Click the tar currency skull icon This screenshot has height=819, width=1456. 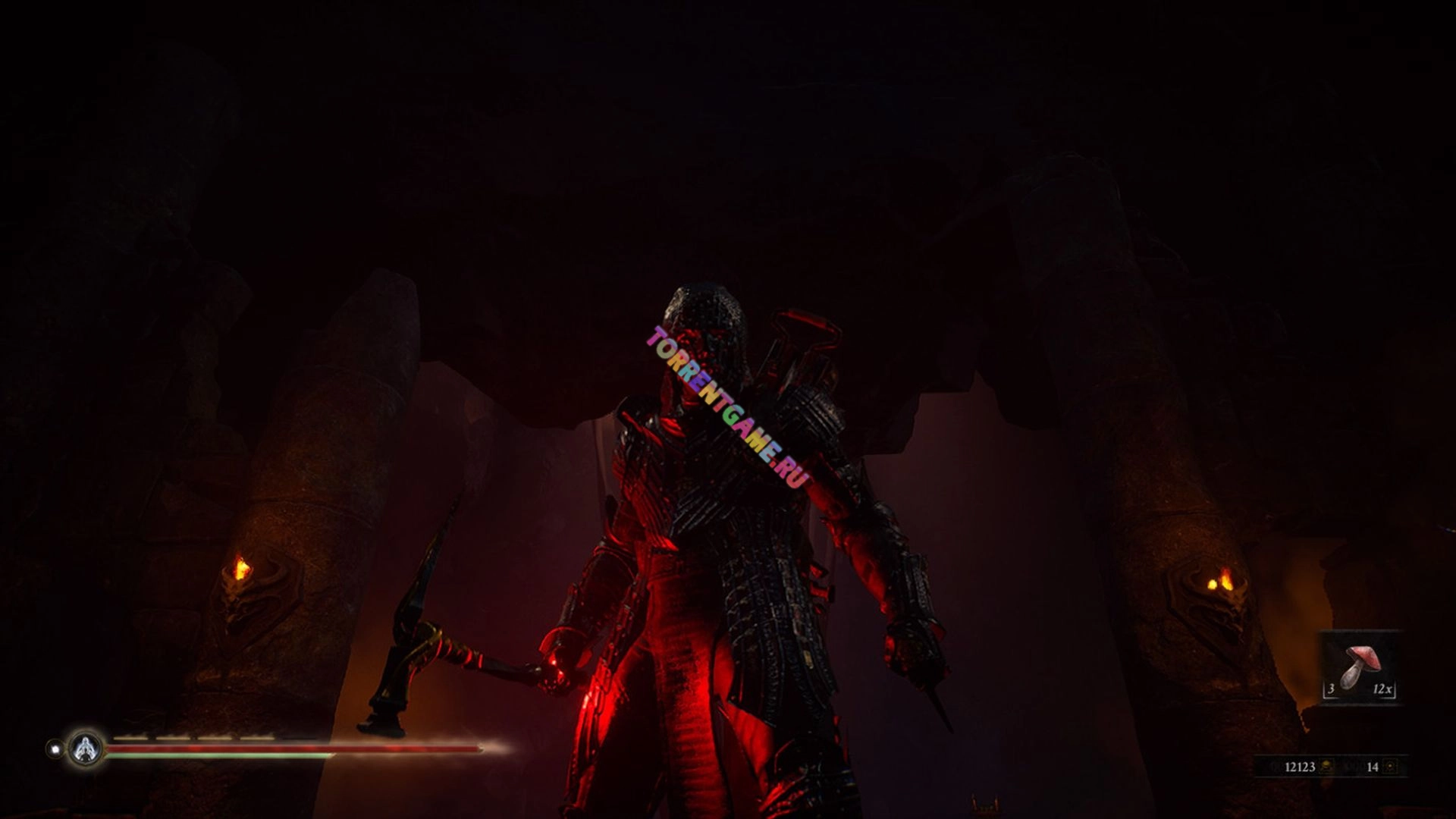1326,767
